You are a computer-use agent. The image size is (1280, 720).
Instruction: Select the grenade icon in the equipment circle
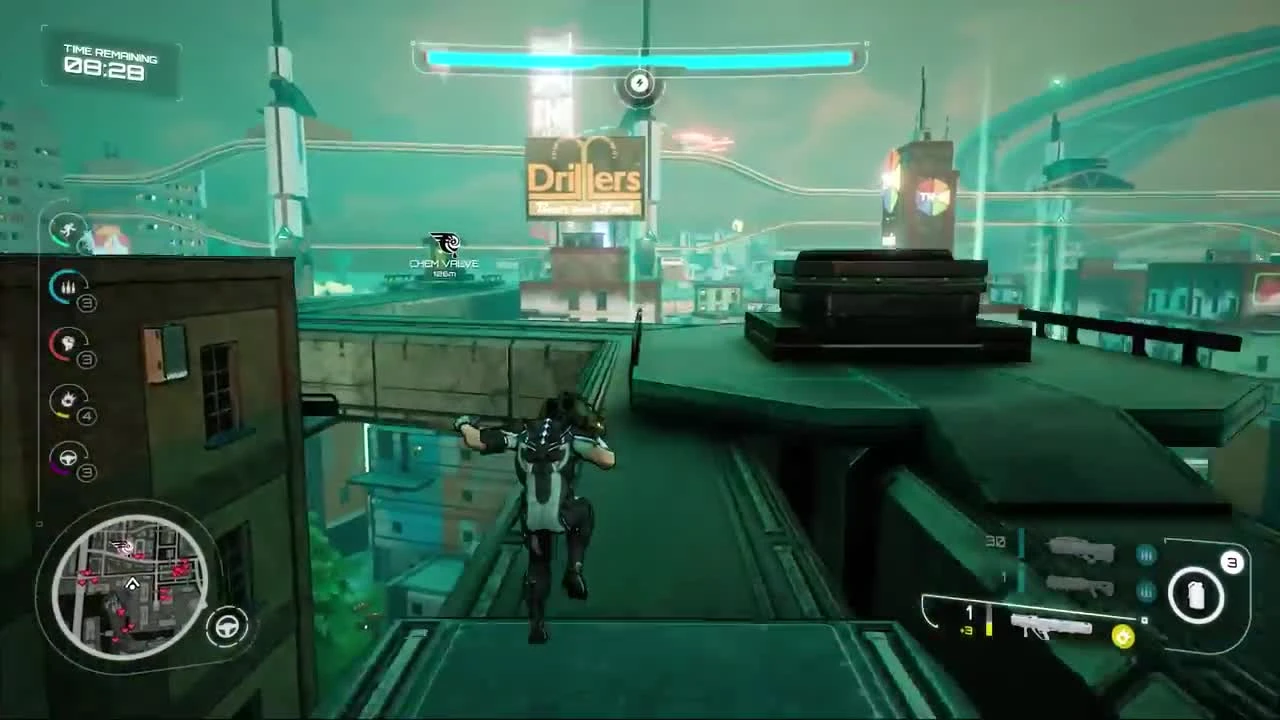point(1196,595)
